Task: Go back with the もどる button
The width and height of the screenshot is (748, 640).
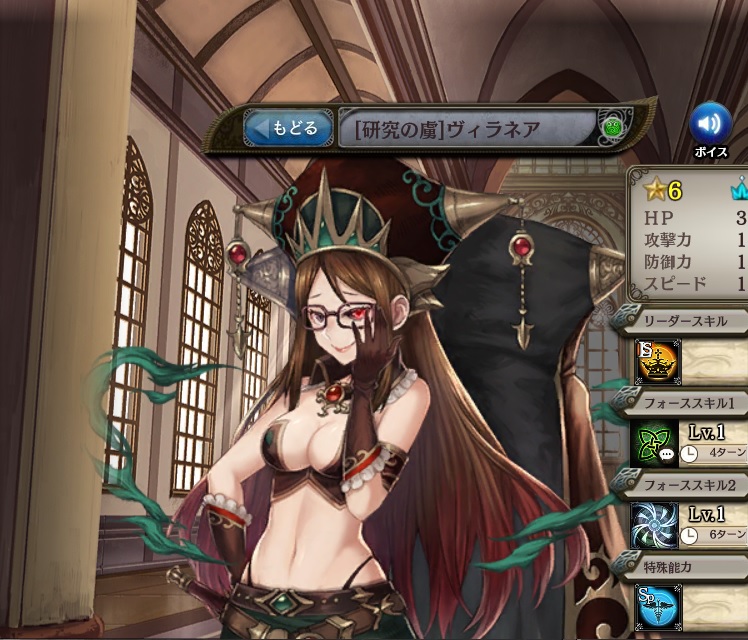Action: point(288,129)
